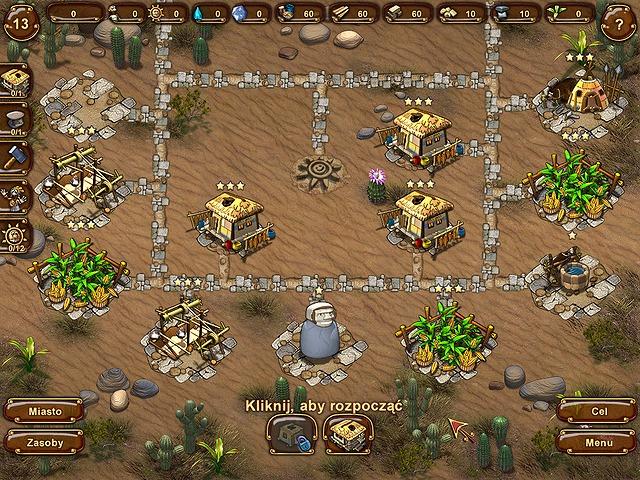
Task: Click the stone well goal icon
Action: click(x=14, y=120)
